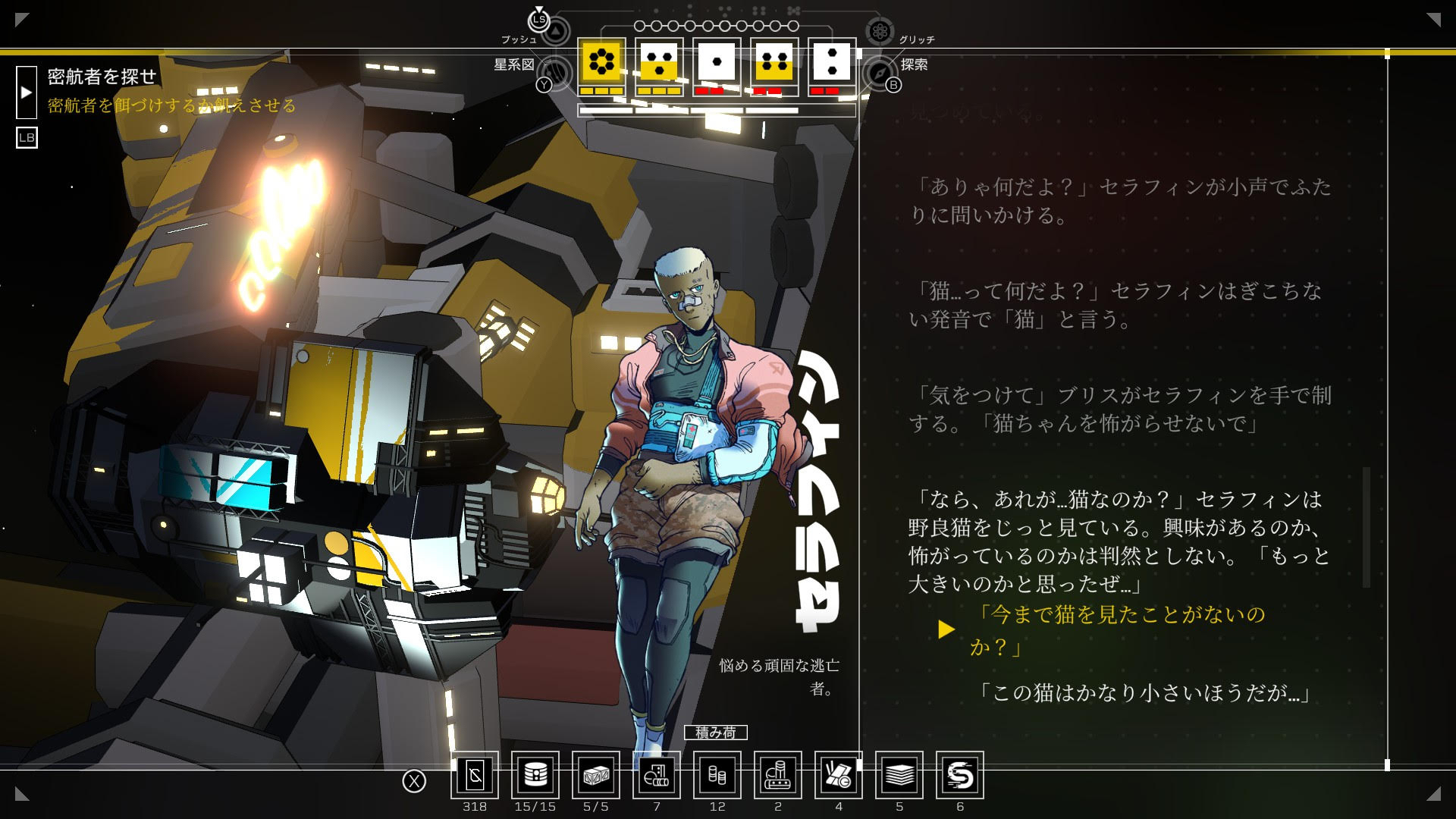The width and height of the screenshot is (1456, 819).
Task: Open the 星系図 star map icon
Action: [x=557, y=73]
